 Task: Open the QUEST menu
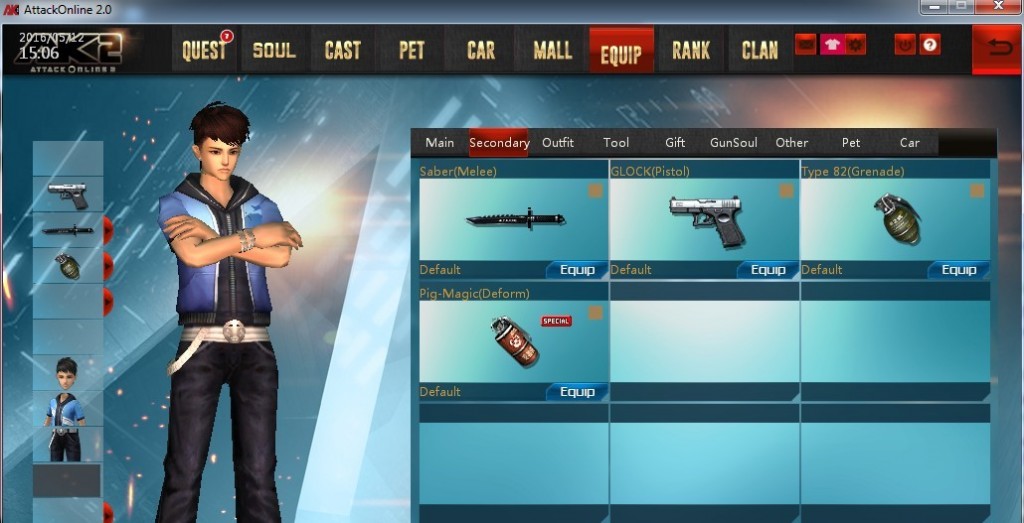point(205,50)
